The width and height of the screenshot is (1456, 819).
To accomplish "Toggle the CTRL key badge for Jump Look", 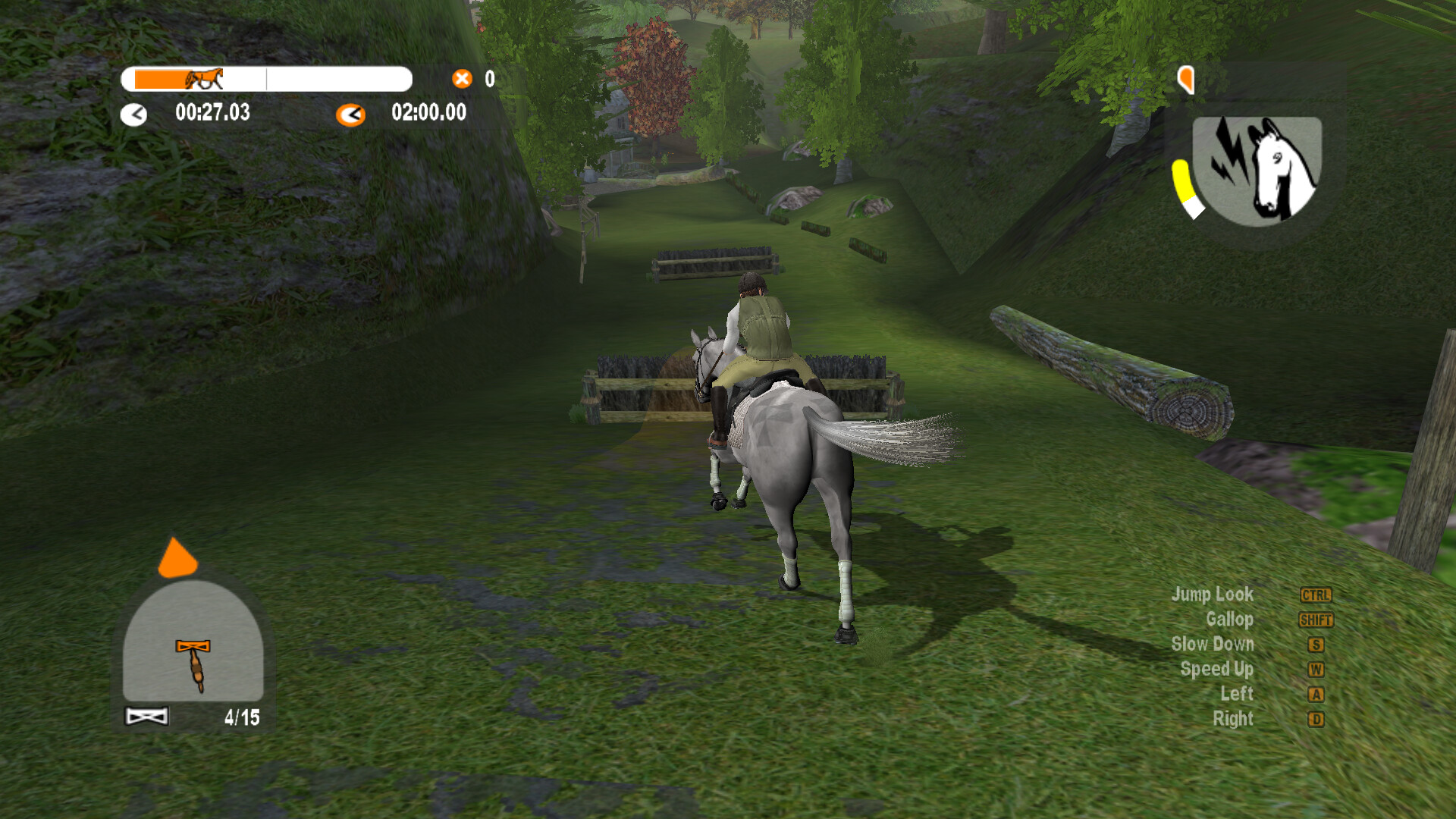I will pos(1316,595).
